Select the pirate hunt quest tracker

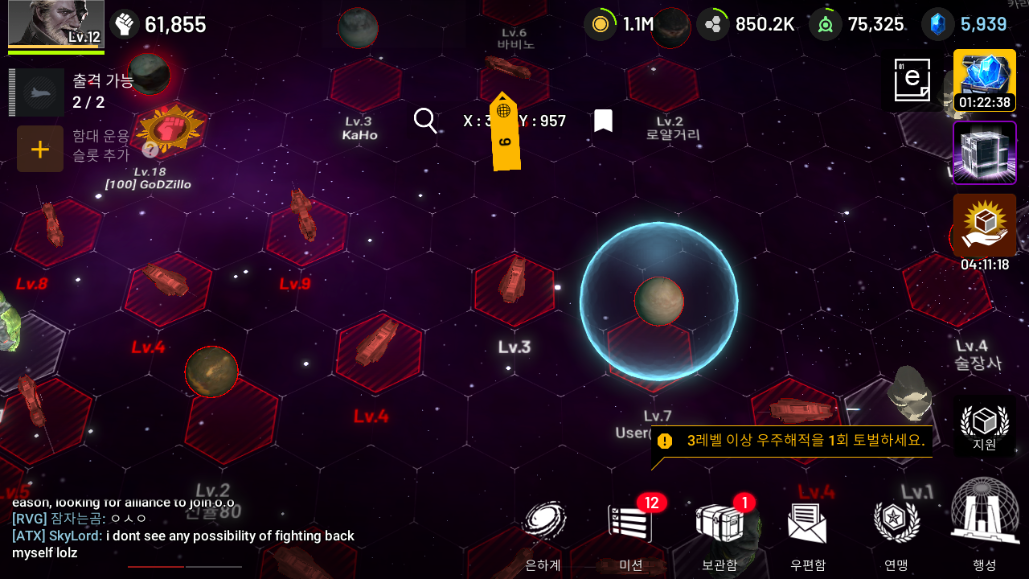[x=792, y=440]
